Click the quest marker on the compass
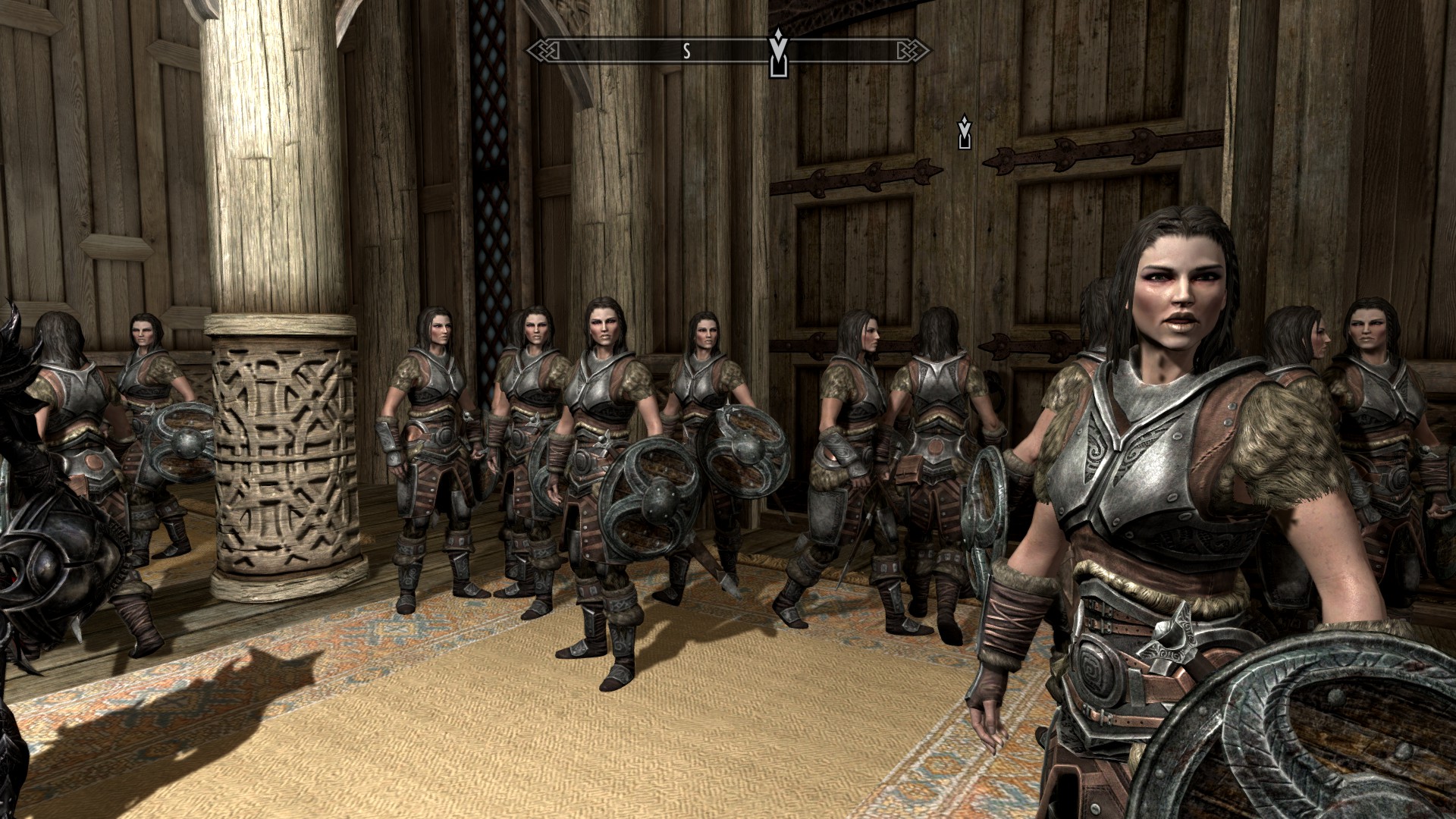Viewport: 1456px width, 819px height. (778, 53)
